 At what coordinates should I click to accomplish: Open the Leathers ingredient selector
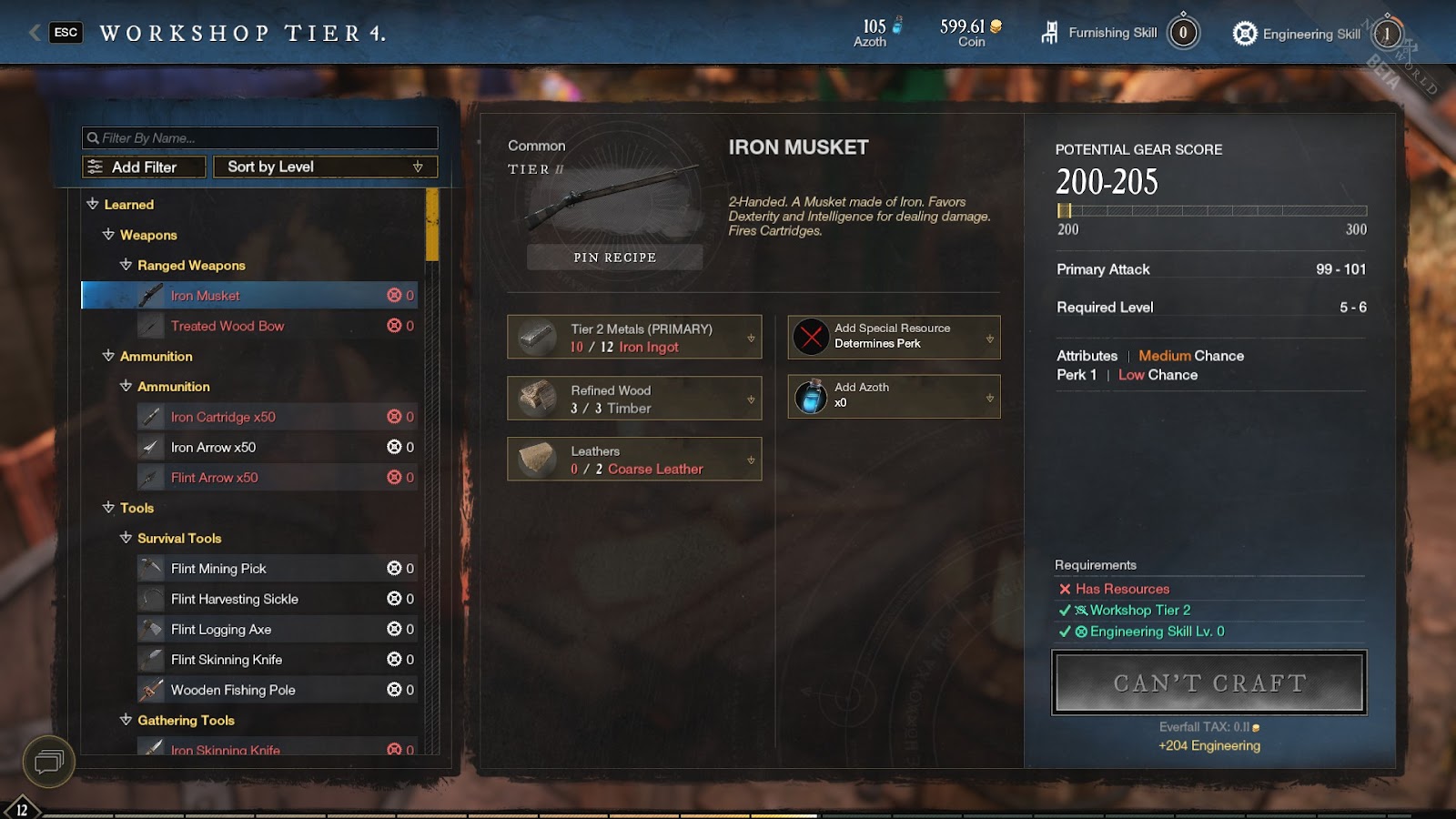pos(634,460)
